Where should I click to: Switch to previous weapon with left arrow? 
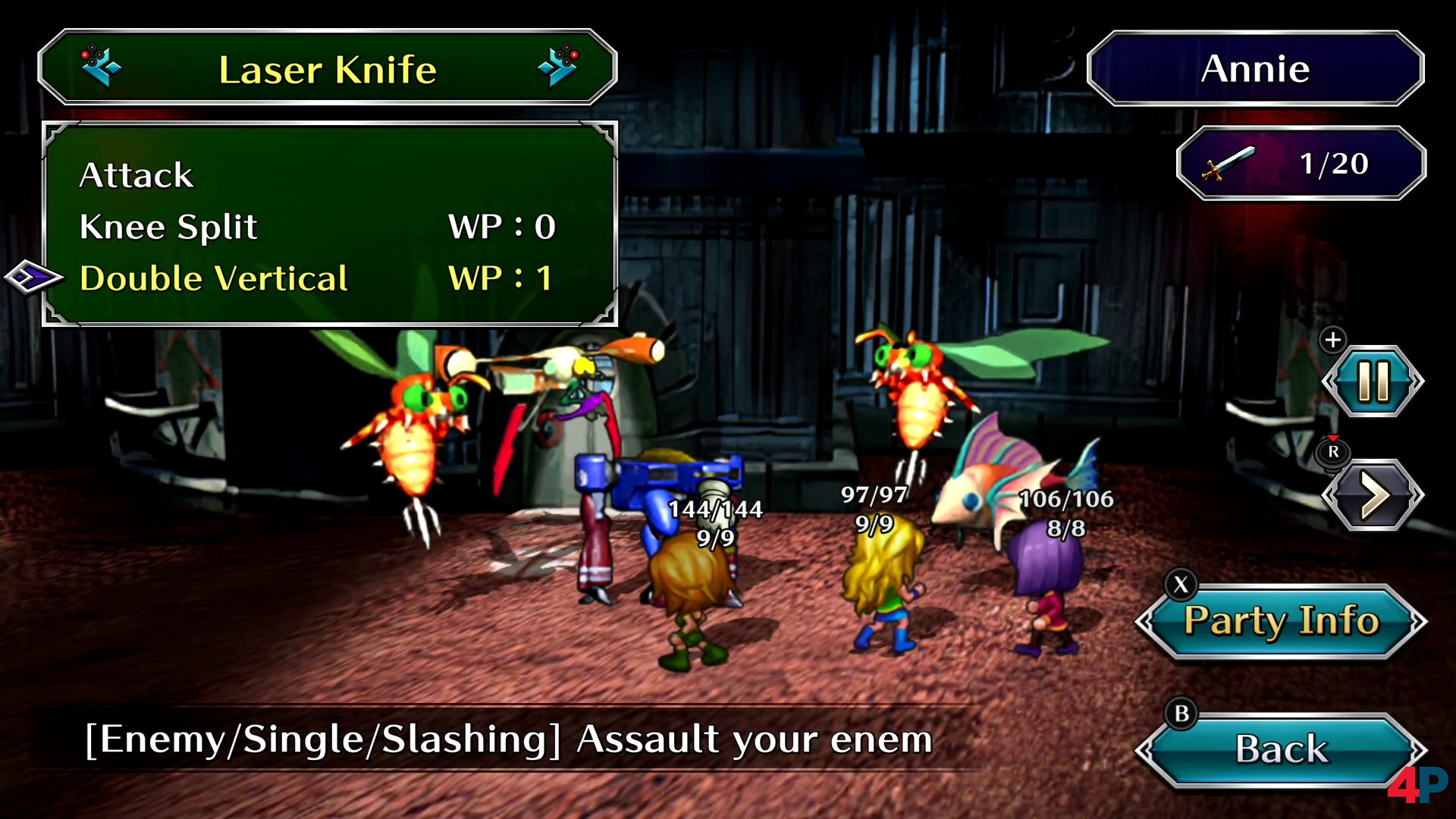tap(100, 67)
